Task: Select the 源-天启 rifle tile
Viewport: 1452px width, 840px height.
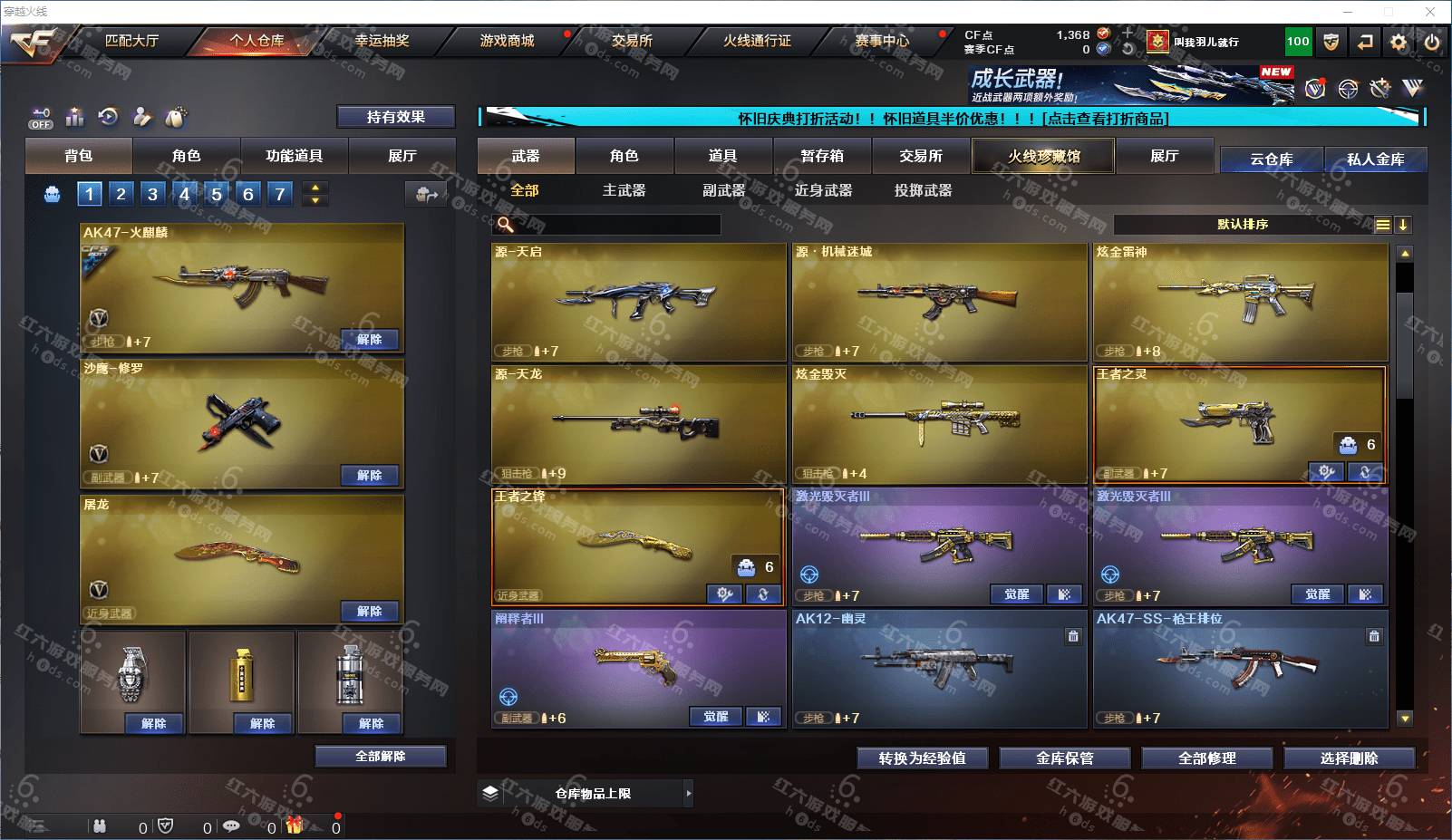Action: pos(638,302)
